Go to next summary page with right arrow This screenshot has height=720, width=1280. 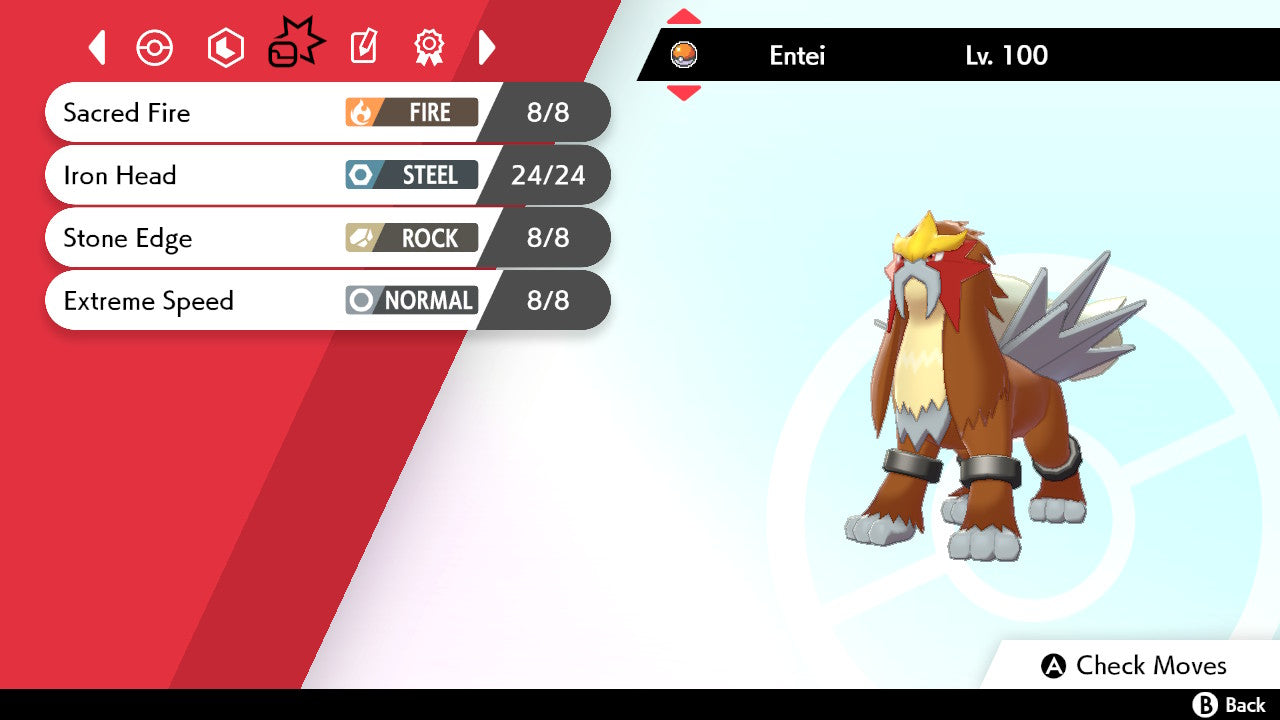(x=487, y=47)
